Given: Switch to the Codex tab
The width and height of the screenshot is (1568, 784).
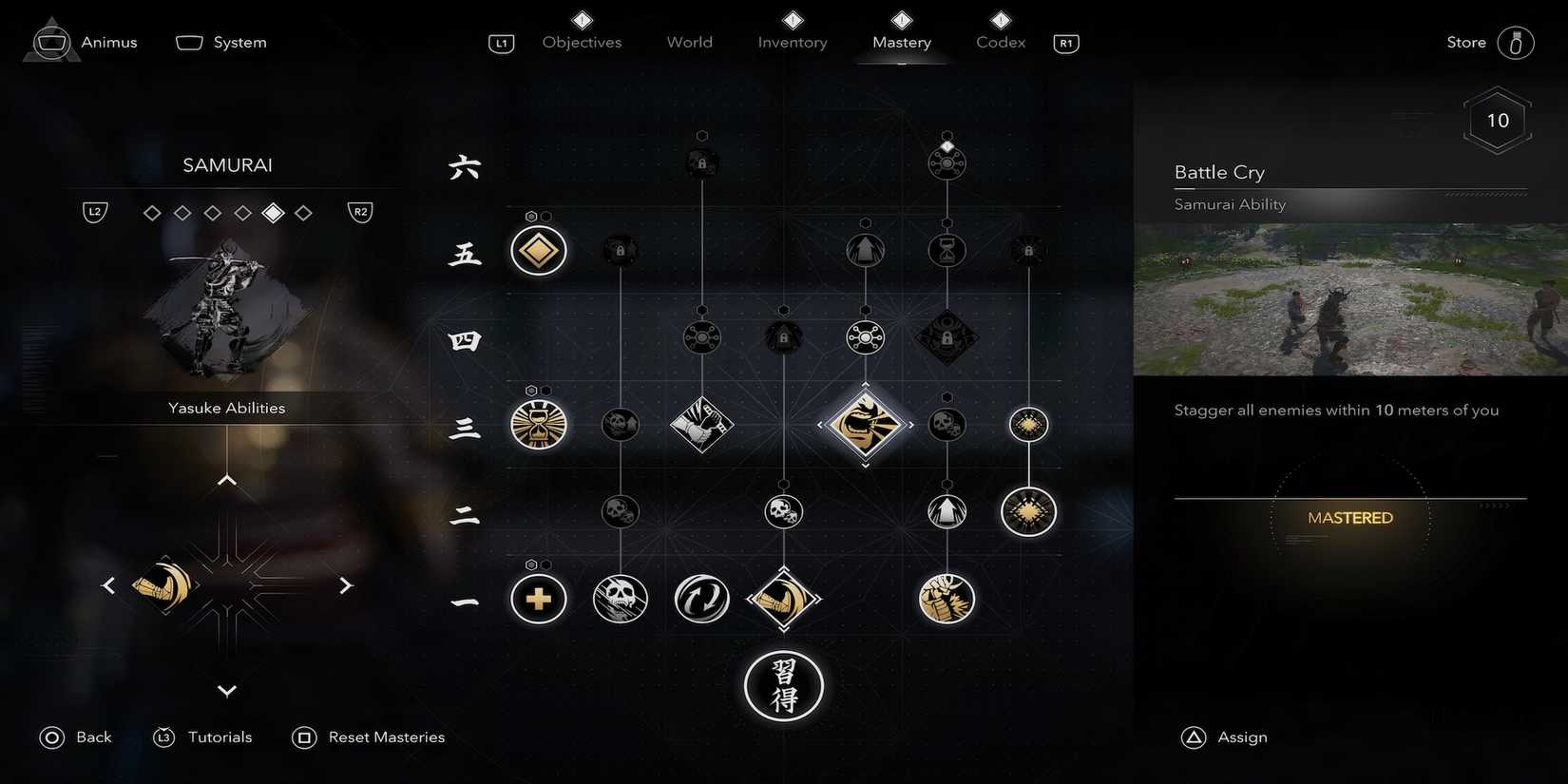Looking at the screenshot, I should pyautogui.click(x=999, y=42).
